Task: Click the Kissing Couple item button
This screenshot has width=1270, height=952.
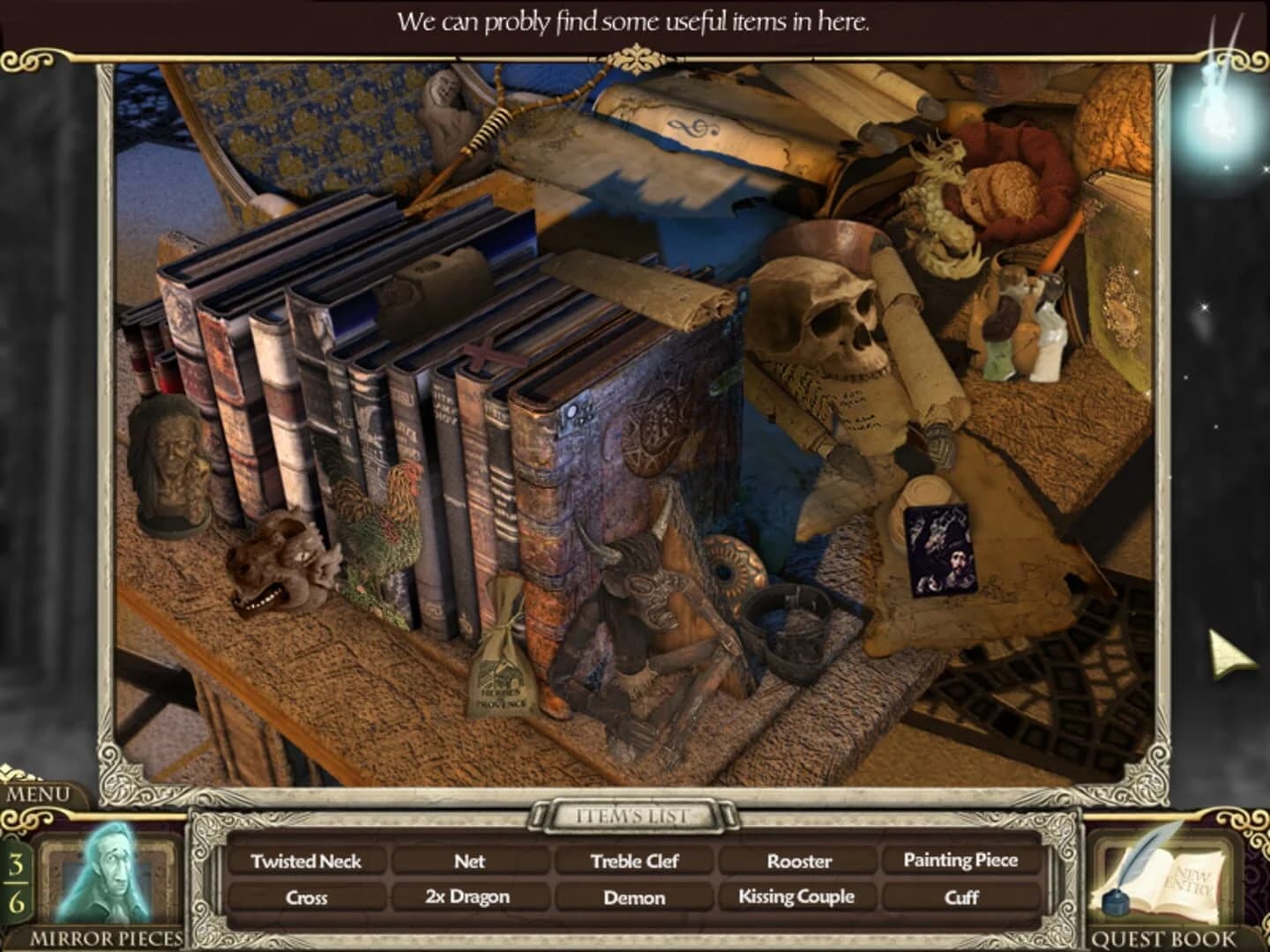Action: click(796, 896)
